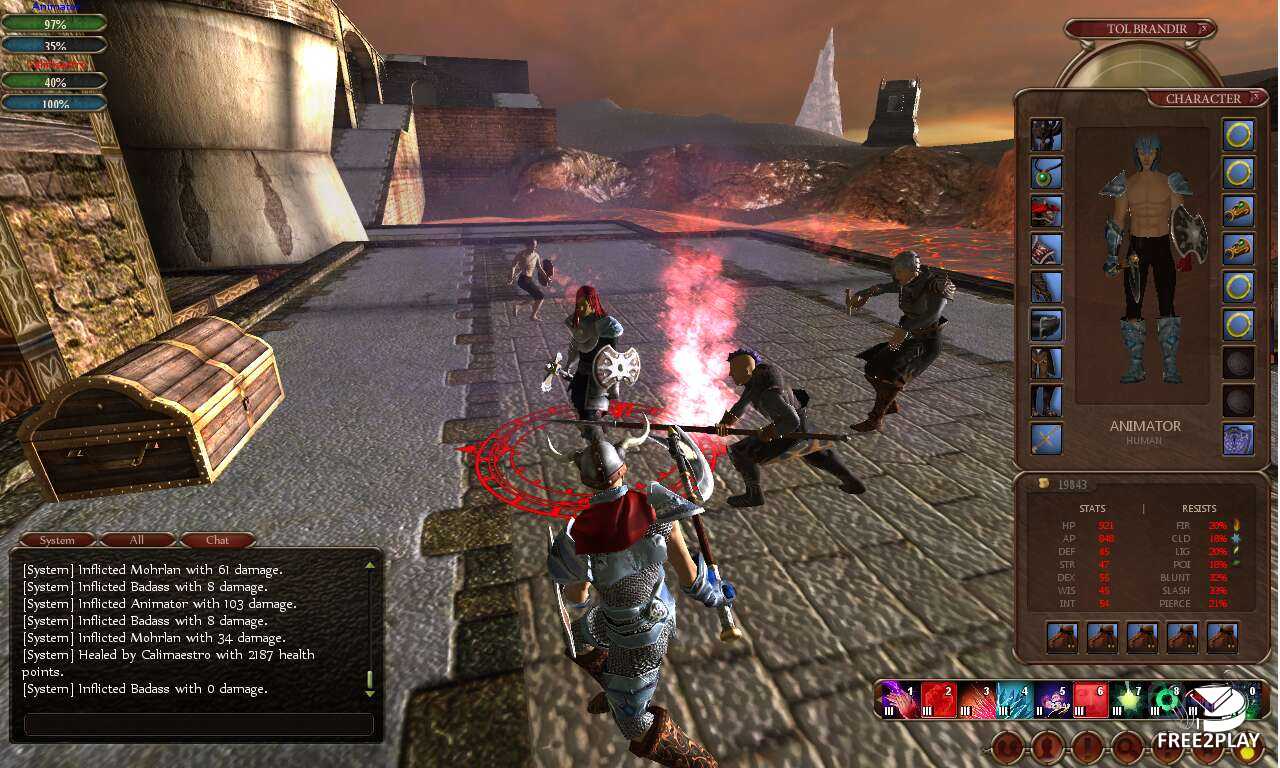Trigger the purple sparkle ability in slot 5
This screenshot has width=1280, height=768.
pos(1054,698)
